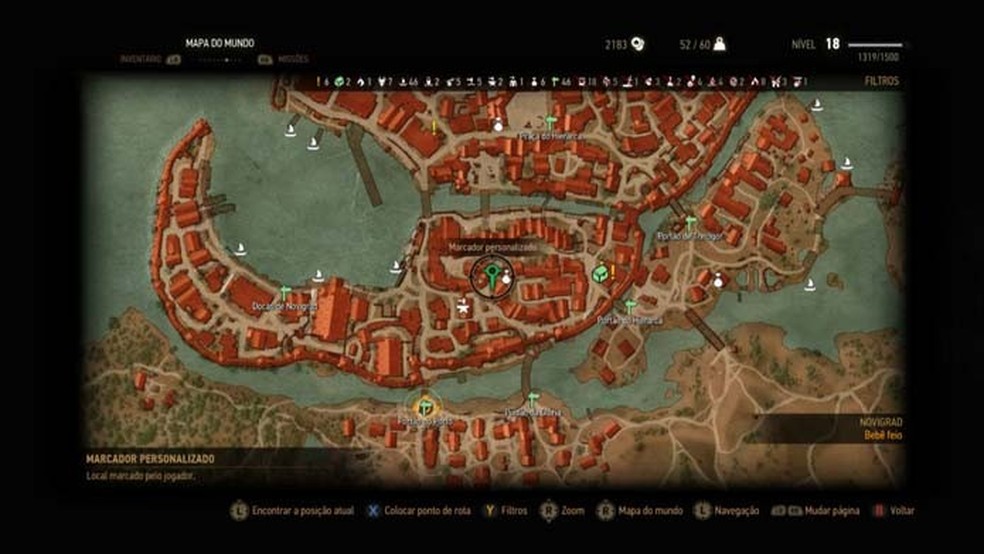Viewport: 984px width, 554px height.
Task: Choose the Portão de Tretogor signpost
Action: [x=690, y=221]
